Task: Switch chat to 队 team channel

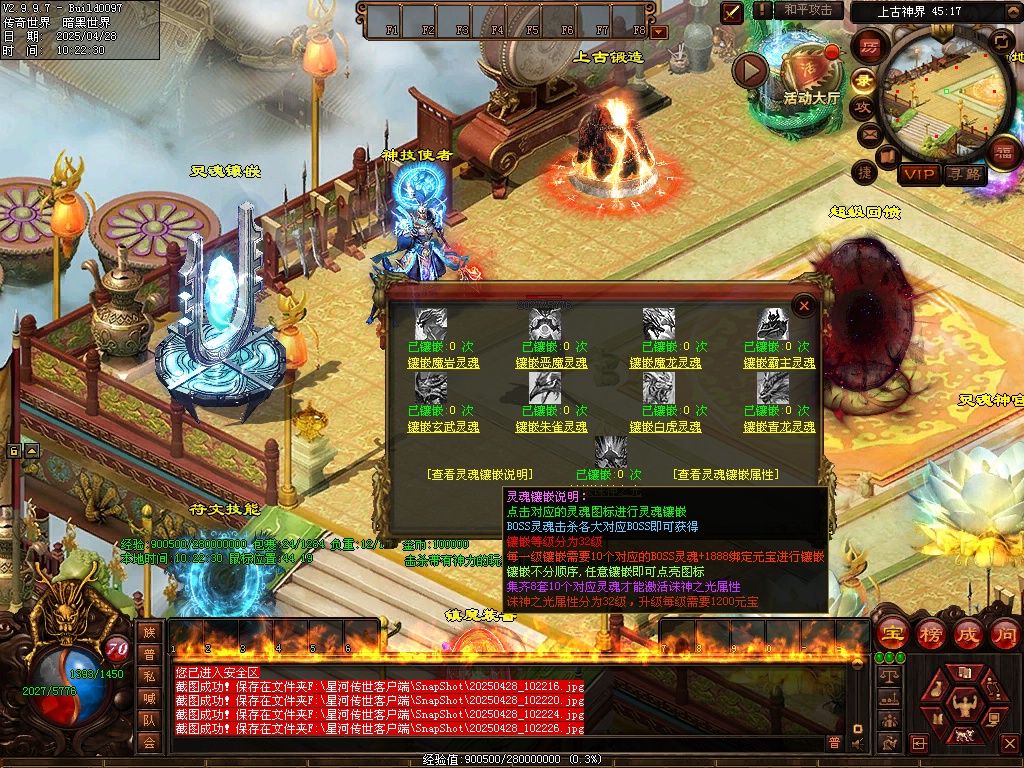Action: tap(149, 719)
